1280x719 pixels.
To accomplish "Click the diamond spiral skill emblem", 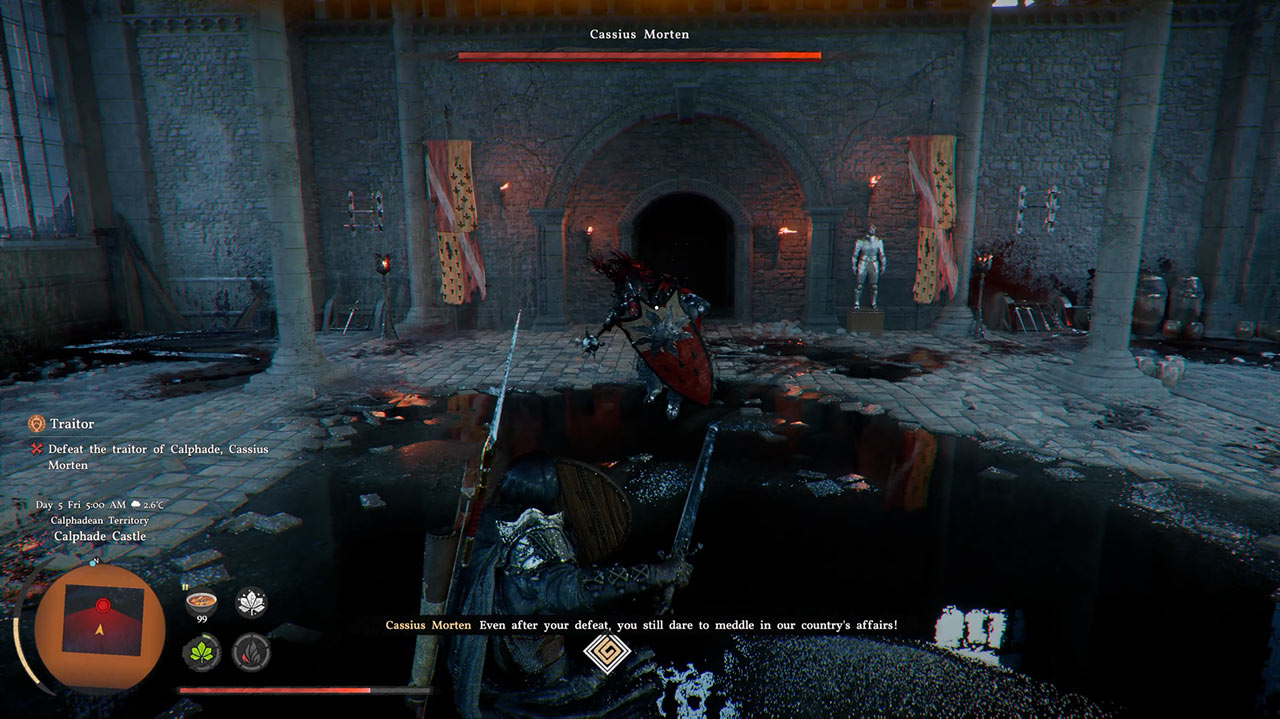I will point(606,654).
